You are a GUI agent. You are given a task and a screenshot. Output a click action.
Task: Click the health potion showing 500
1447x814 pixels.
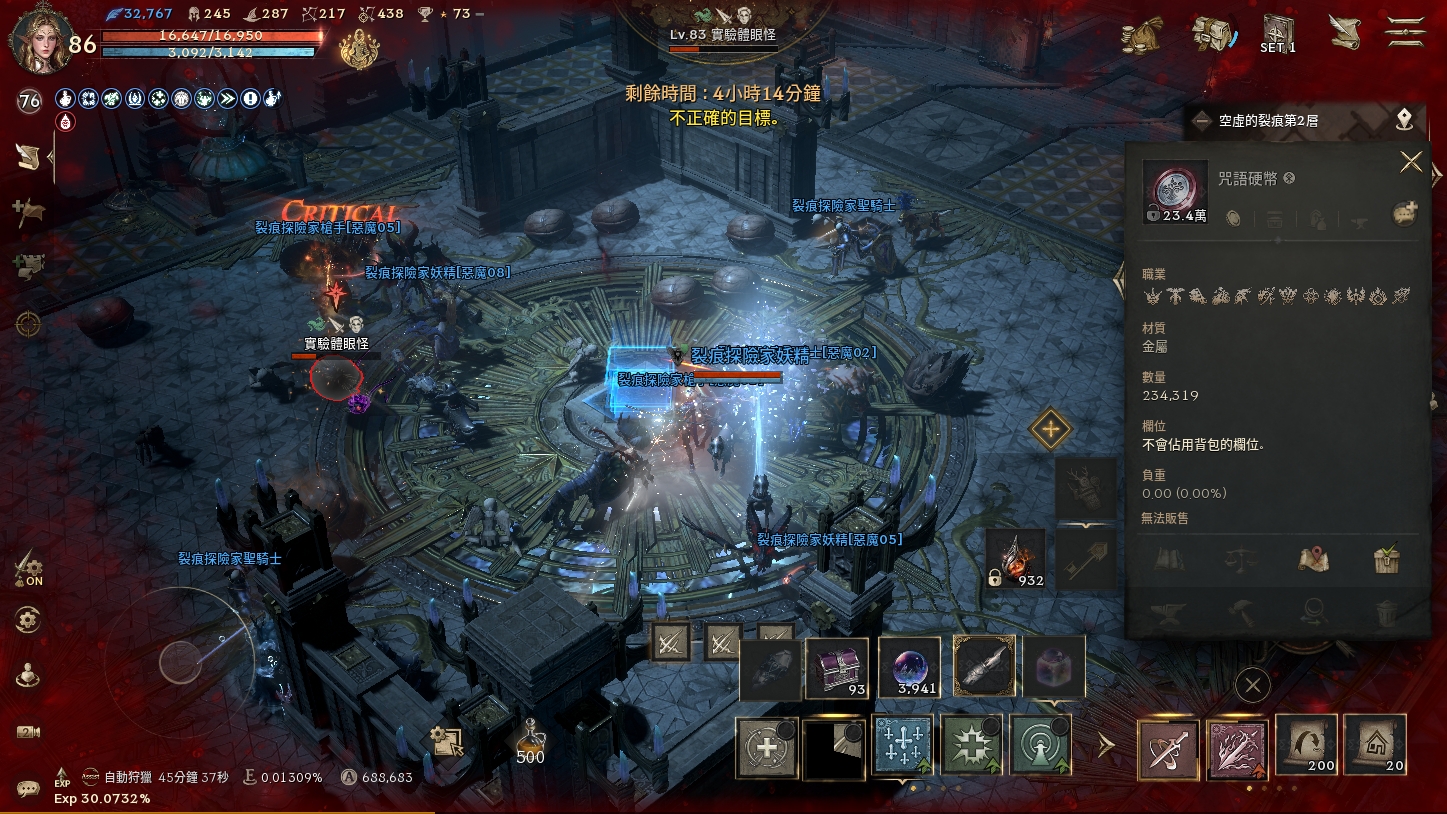(x=530, y=742)
